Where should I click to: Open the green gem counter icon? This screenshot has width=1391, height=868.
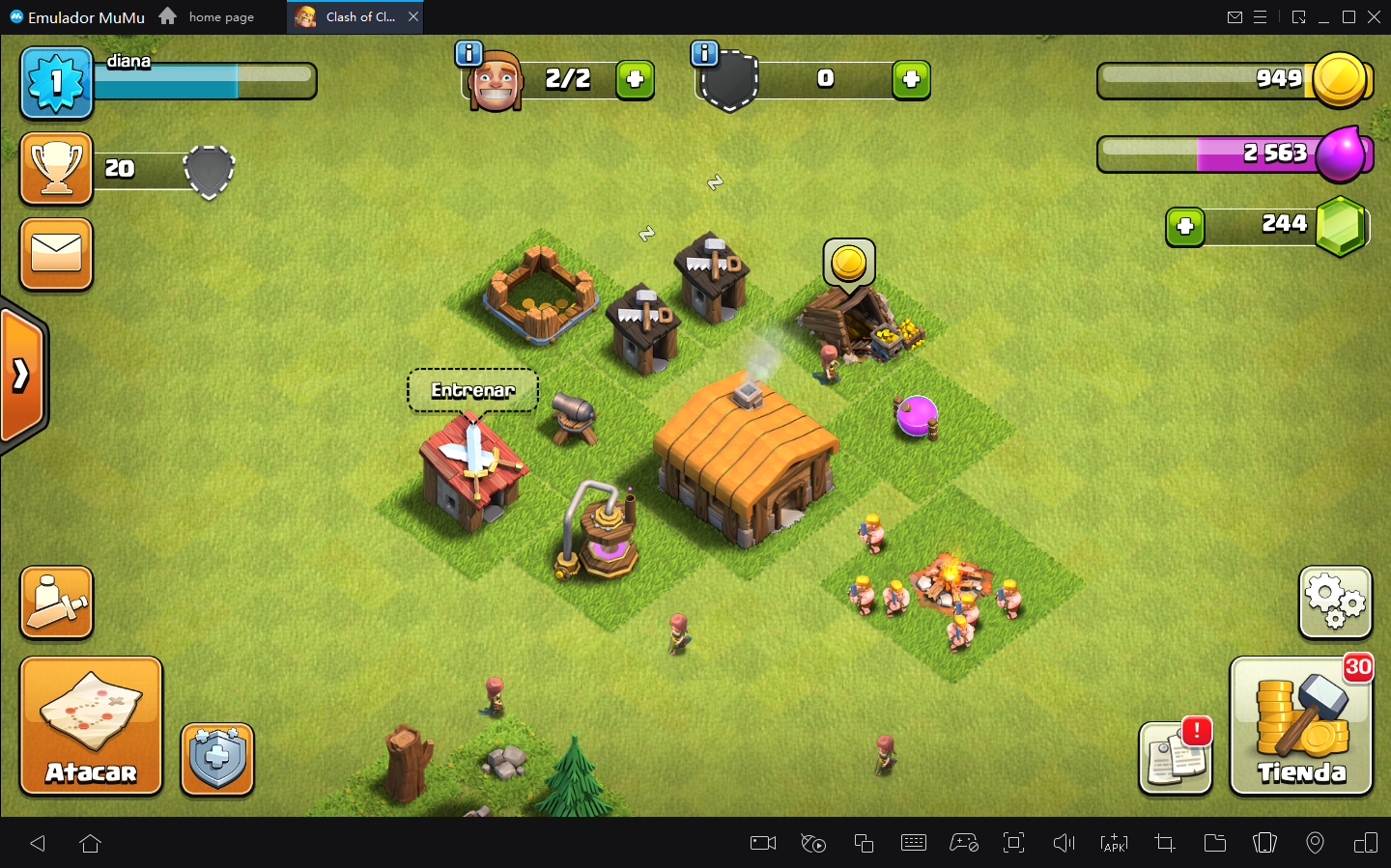click(x=1342, y=227)
